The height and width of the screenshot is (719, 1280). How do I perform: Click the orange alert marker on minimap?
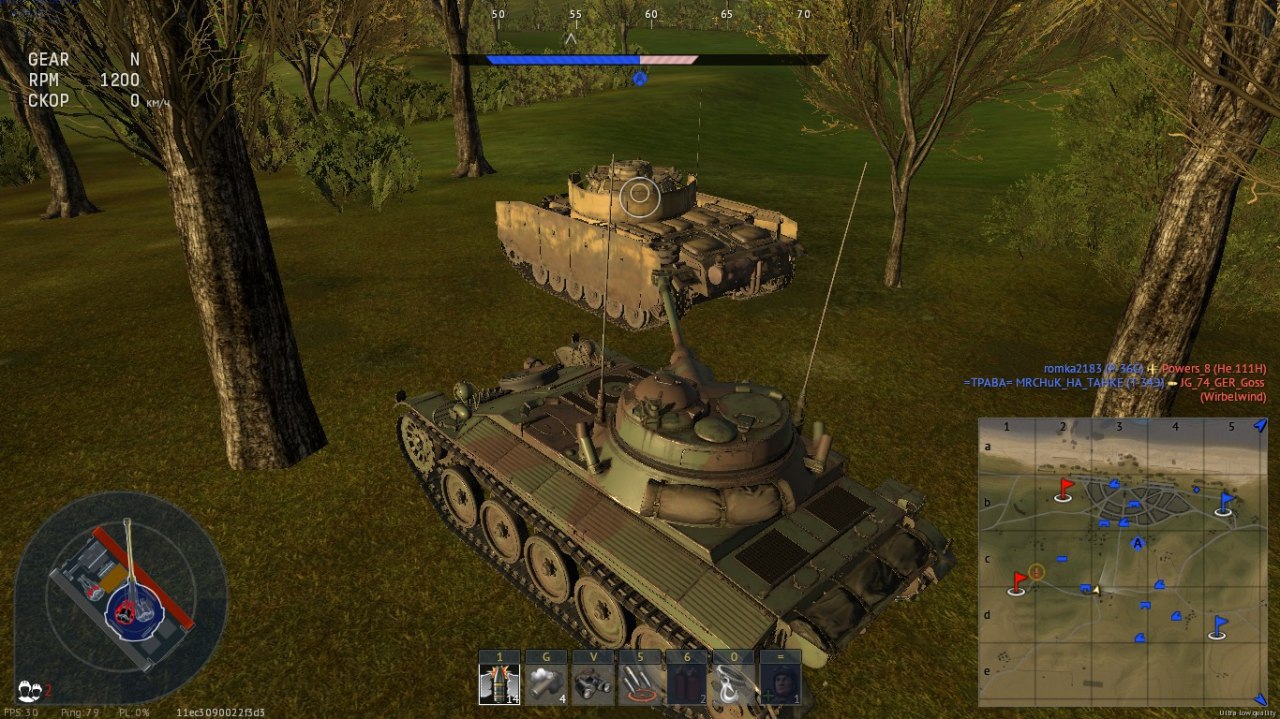[x=1037, y=572]
